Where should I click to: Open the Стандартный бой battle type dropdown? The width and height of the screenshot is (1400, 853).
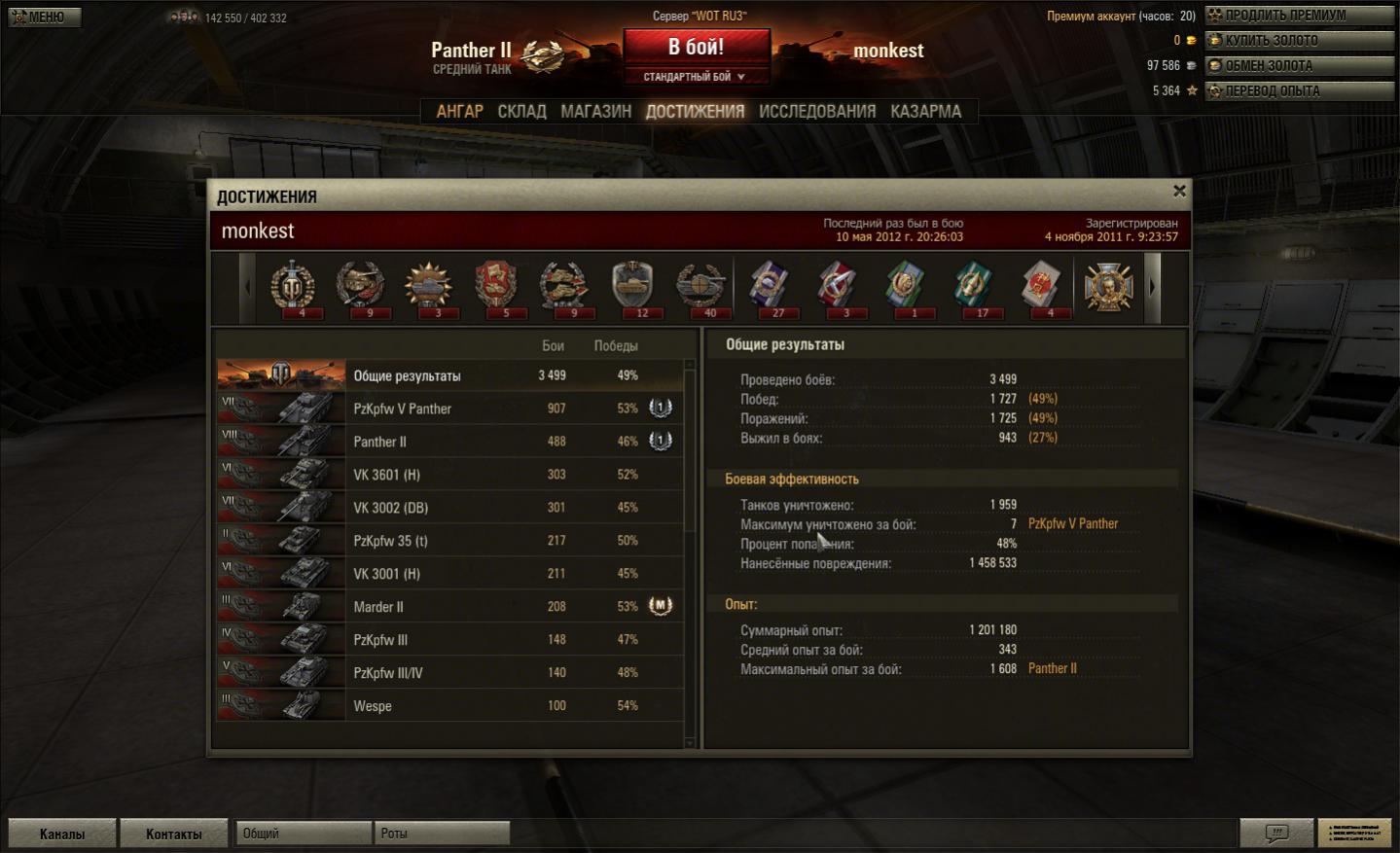695,77
